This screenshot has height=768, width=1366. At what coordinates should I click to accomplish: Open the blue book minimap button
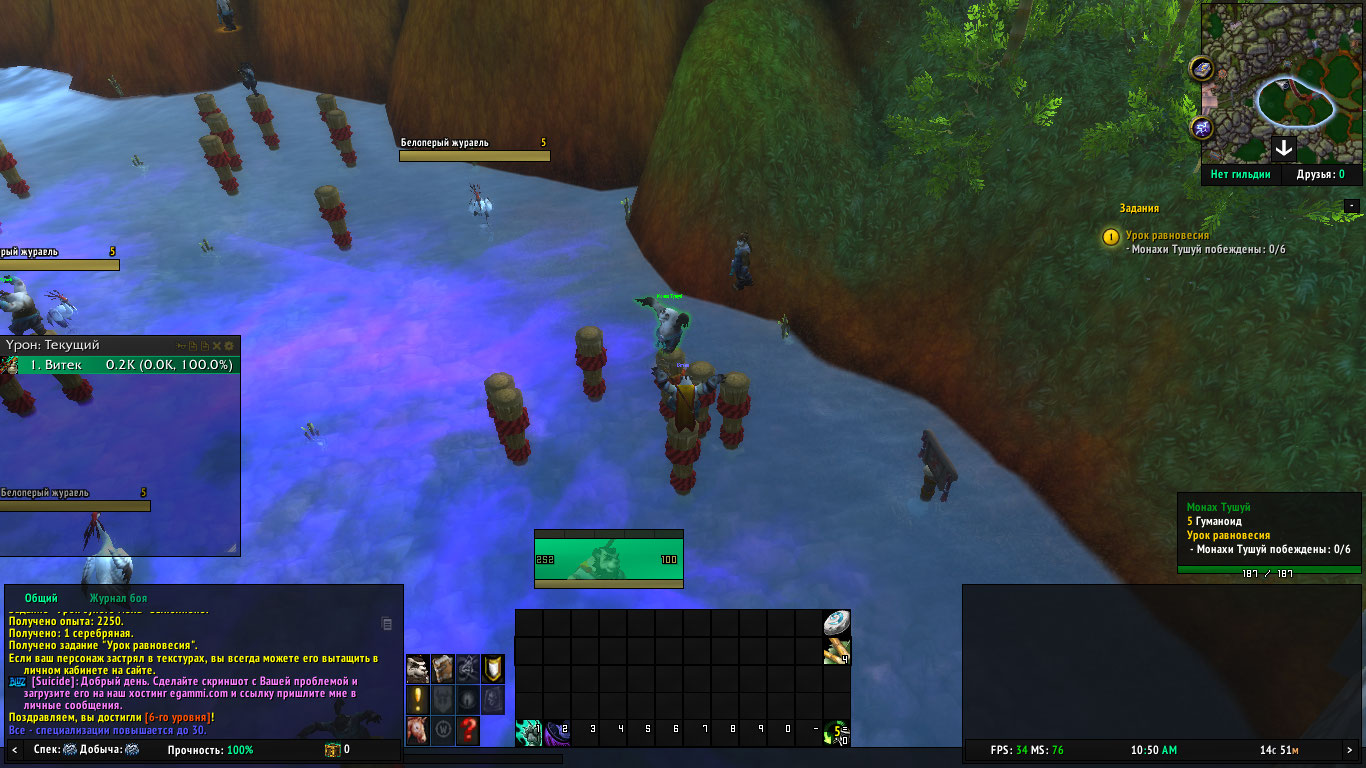point(1202,68)
